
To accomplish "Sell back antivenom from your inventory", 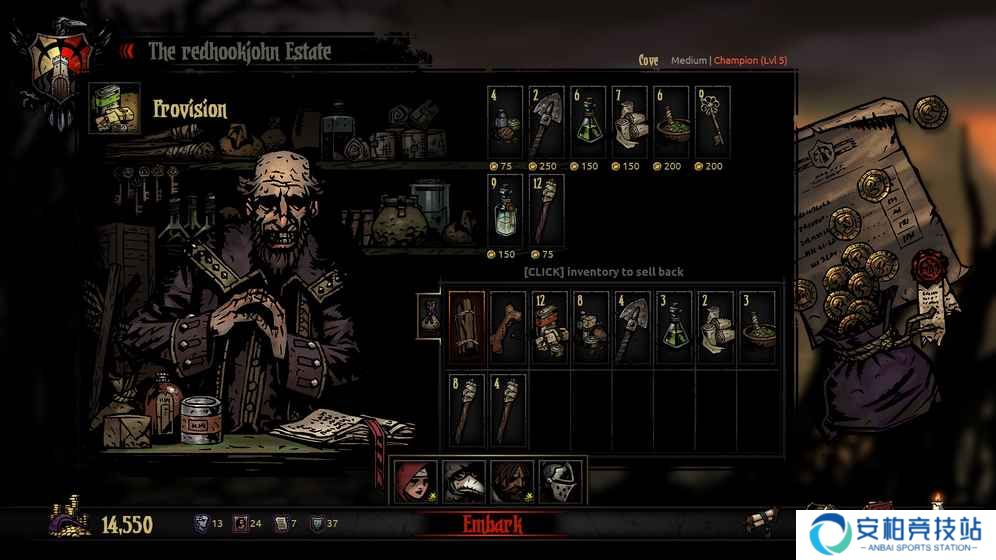I will [x=675, y=327].
